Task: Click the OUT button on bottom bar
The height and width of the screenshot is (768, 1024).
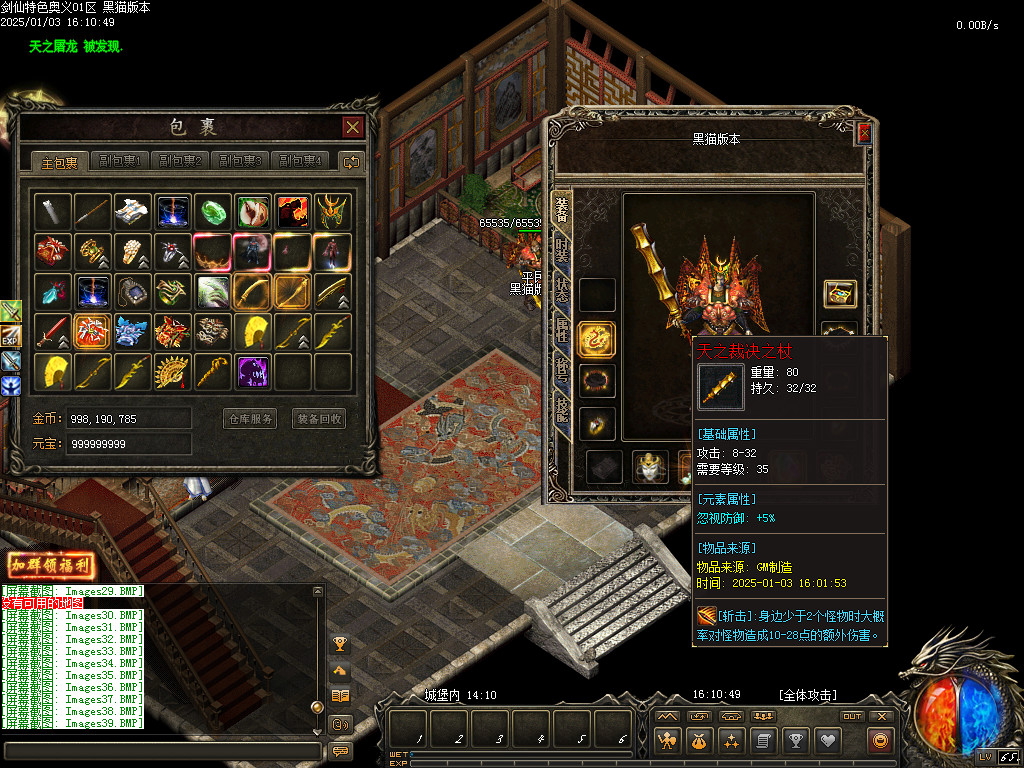Action: (852, 716)
